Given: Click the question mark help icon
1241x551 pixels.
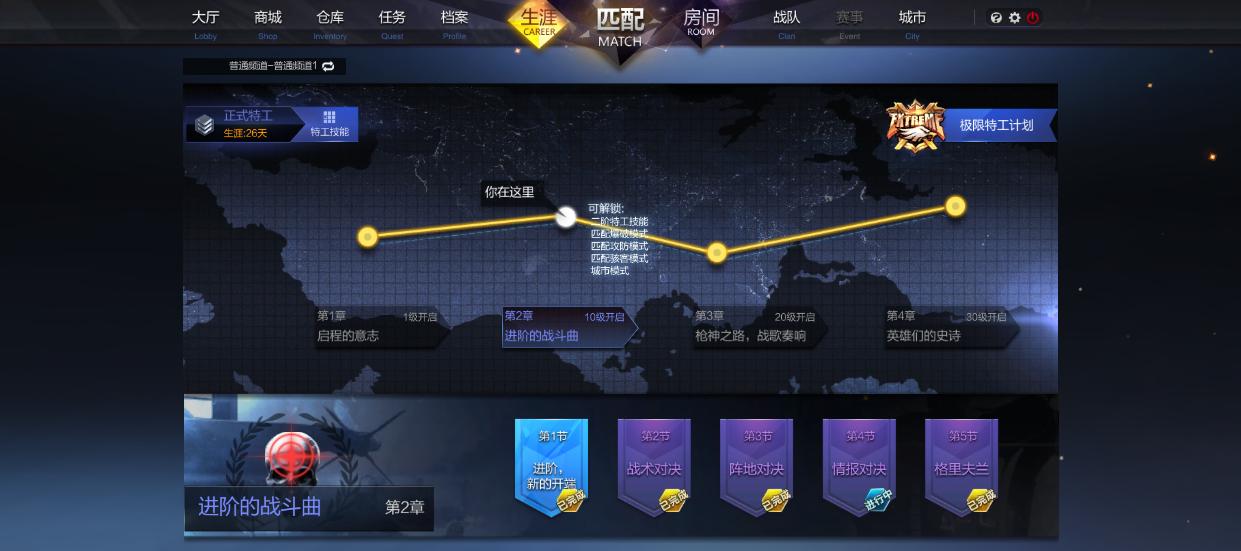Looking at the screenshot, I should click(x=996, y=18).
